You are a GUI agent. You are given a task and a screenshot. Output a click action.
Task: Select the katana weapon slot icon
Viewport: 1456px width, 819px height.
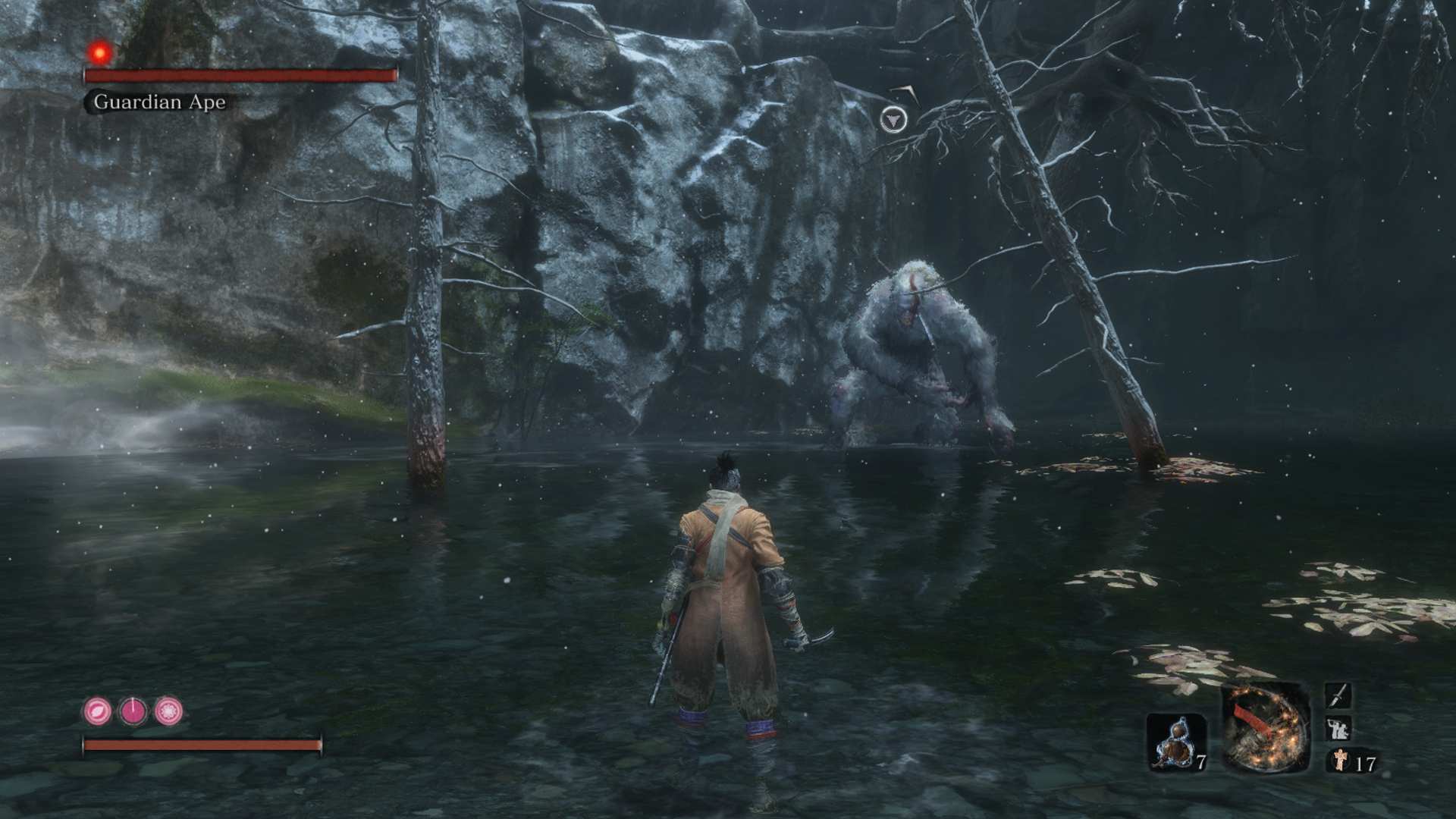(1338, 696)
